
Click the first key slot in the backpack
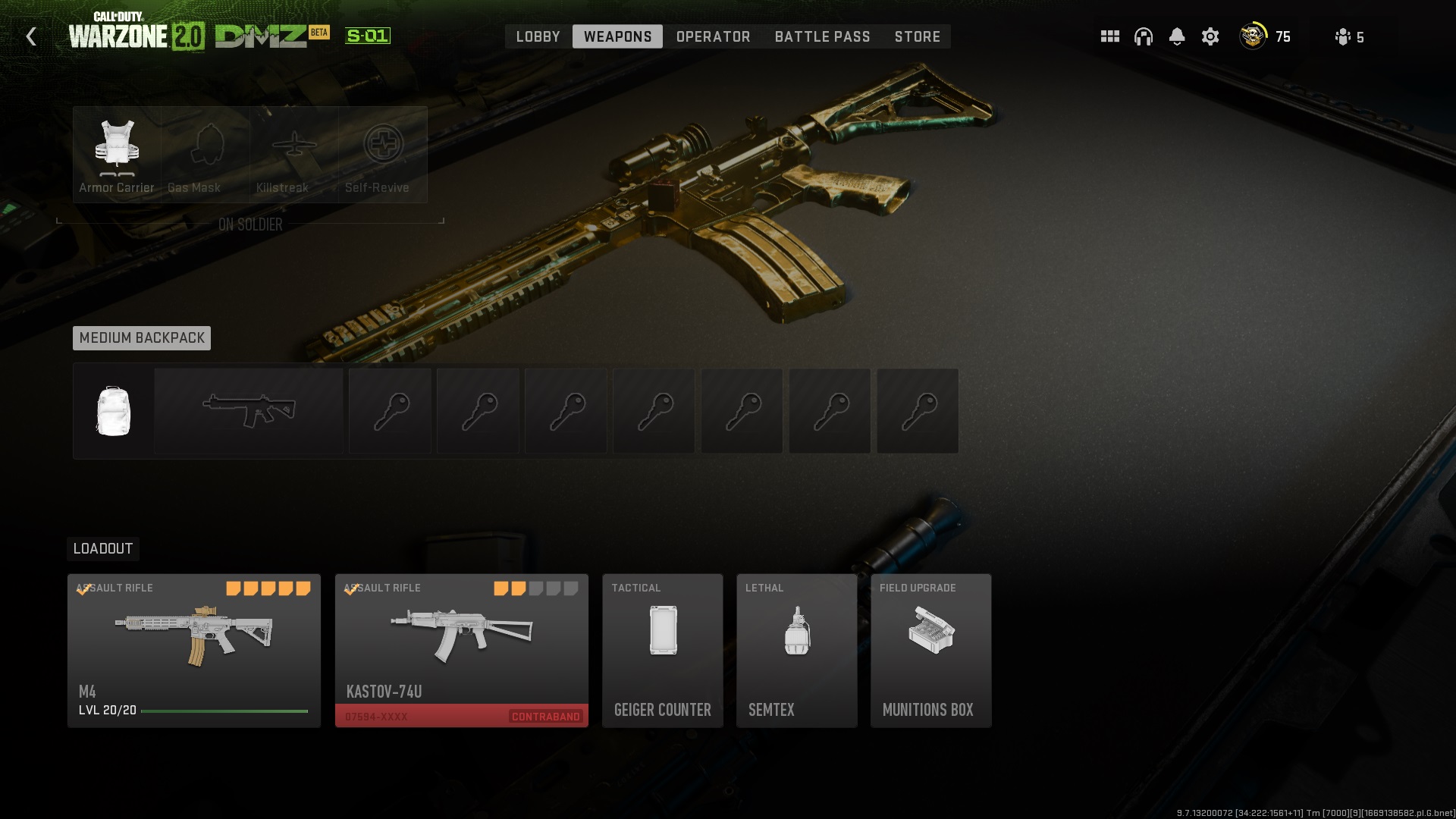coord(389,410)
